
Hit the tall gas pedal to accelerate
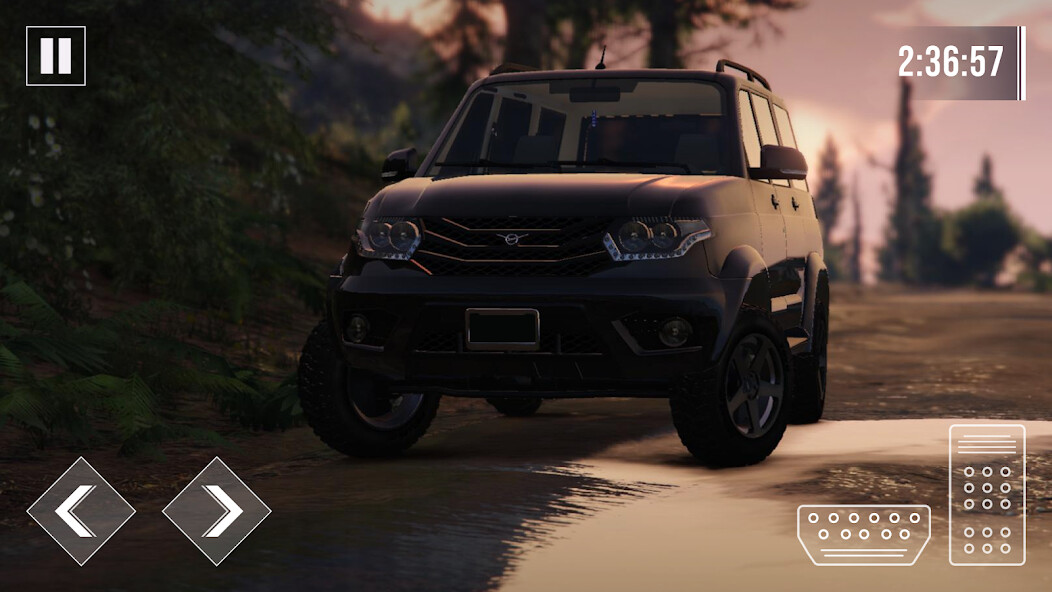tap(987, 495)
